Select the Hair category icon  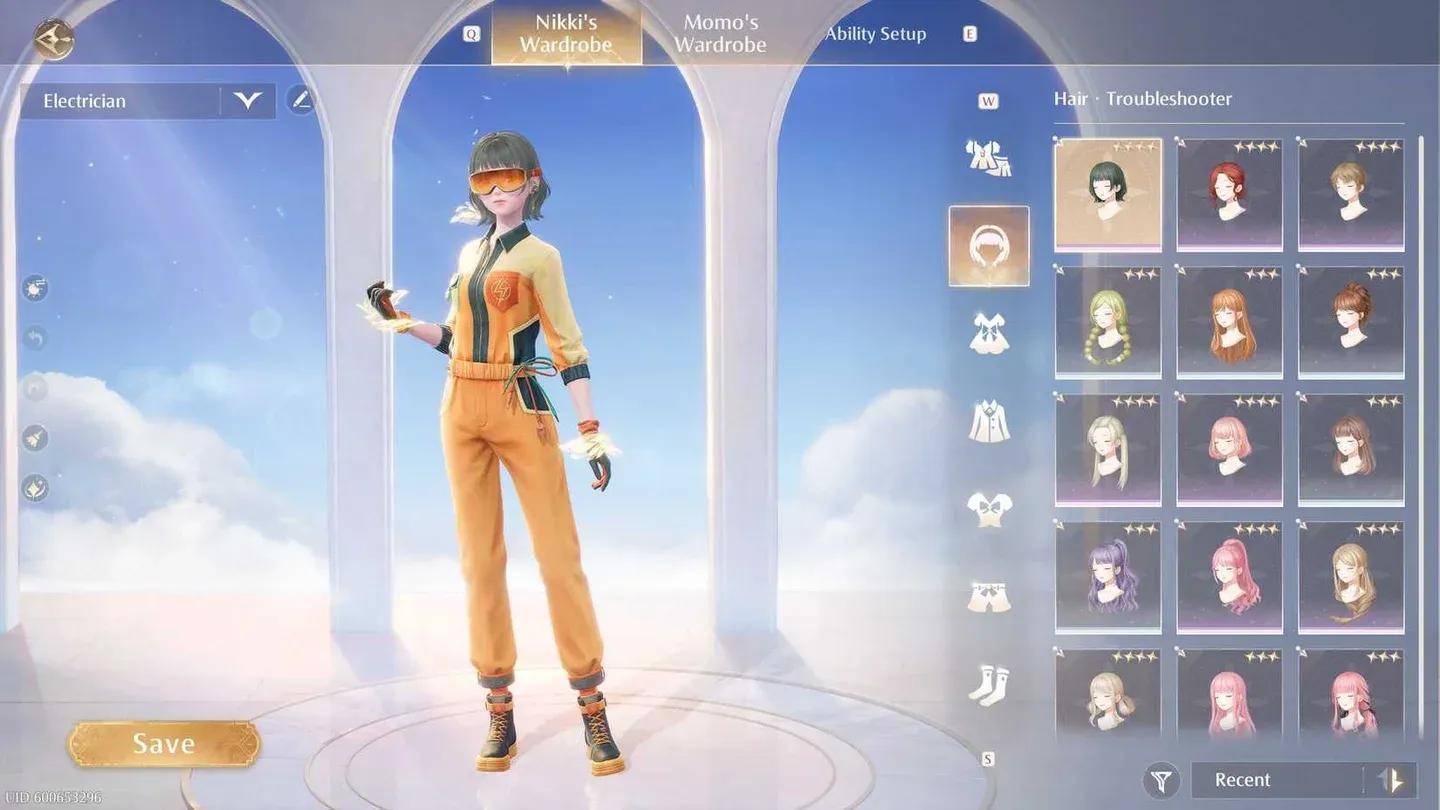(x=988, y=245)
